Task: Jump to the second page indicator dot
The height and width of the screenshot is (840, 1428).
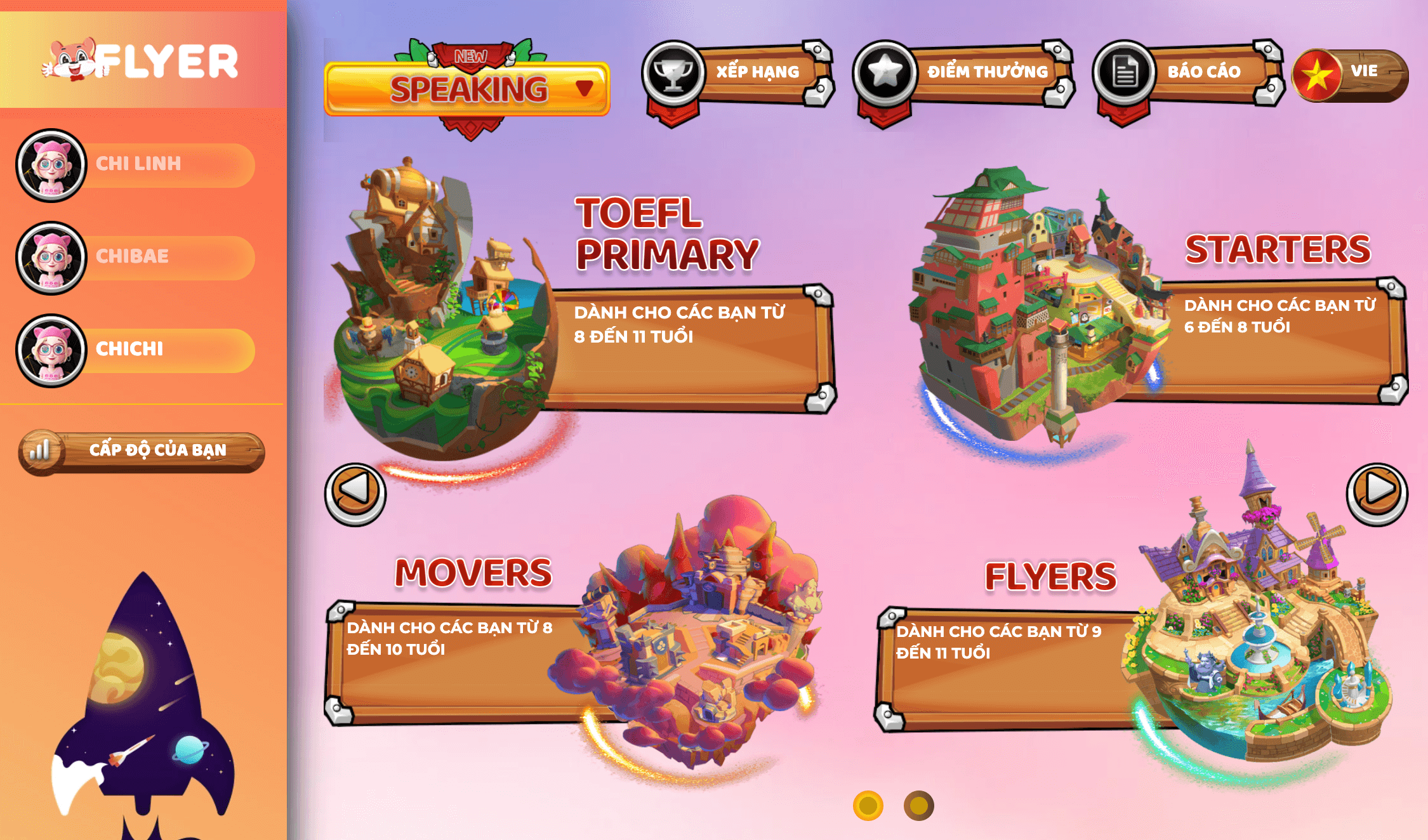Action: [x=918, y=806]
